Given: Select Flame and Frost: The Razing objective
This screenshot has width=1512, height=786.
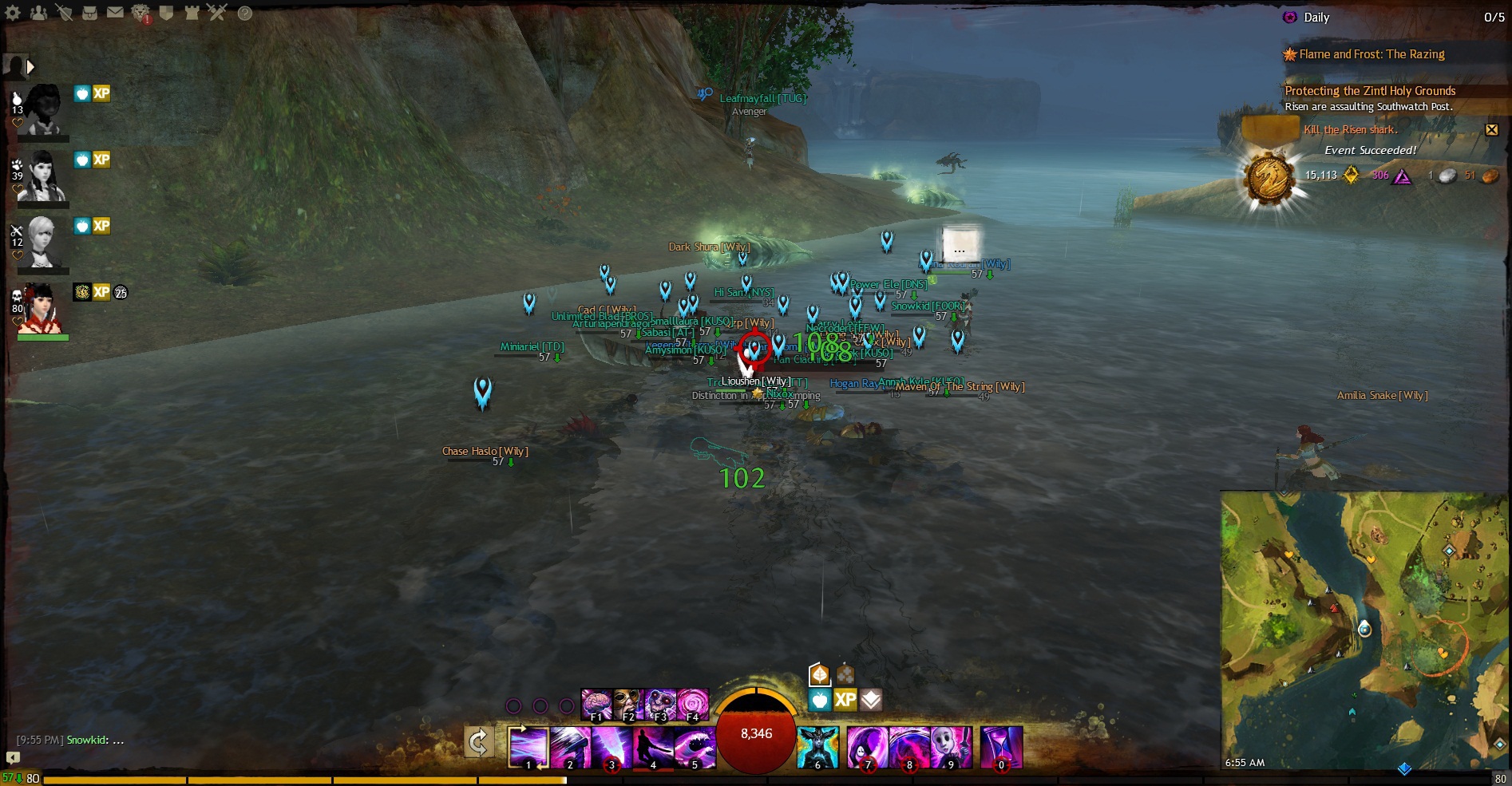Looking at the screenshot, I should click(1371, 54).
